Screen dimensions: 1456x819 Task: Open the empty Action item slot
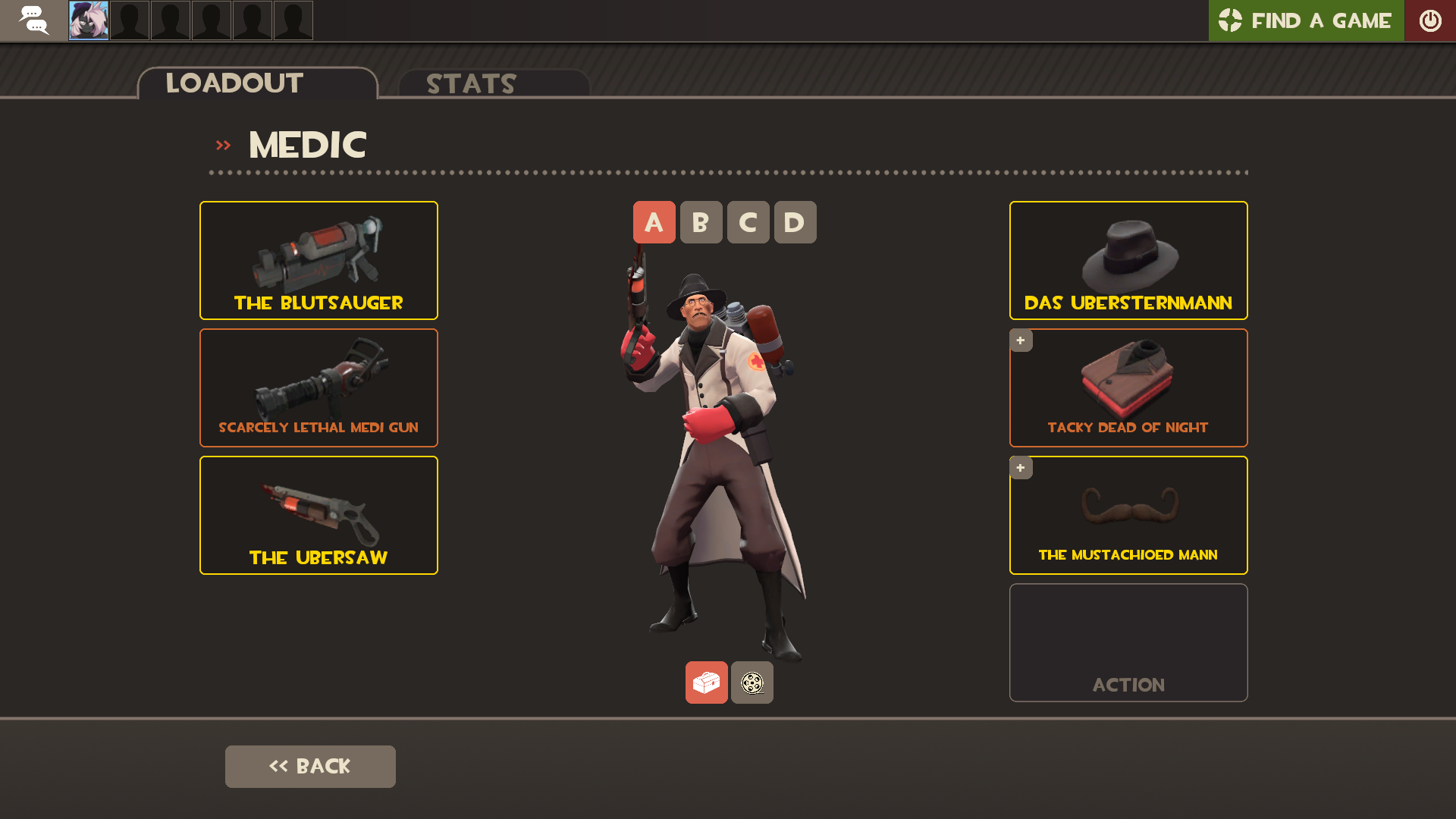coord(1128,642)
